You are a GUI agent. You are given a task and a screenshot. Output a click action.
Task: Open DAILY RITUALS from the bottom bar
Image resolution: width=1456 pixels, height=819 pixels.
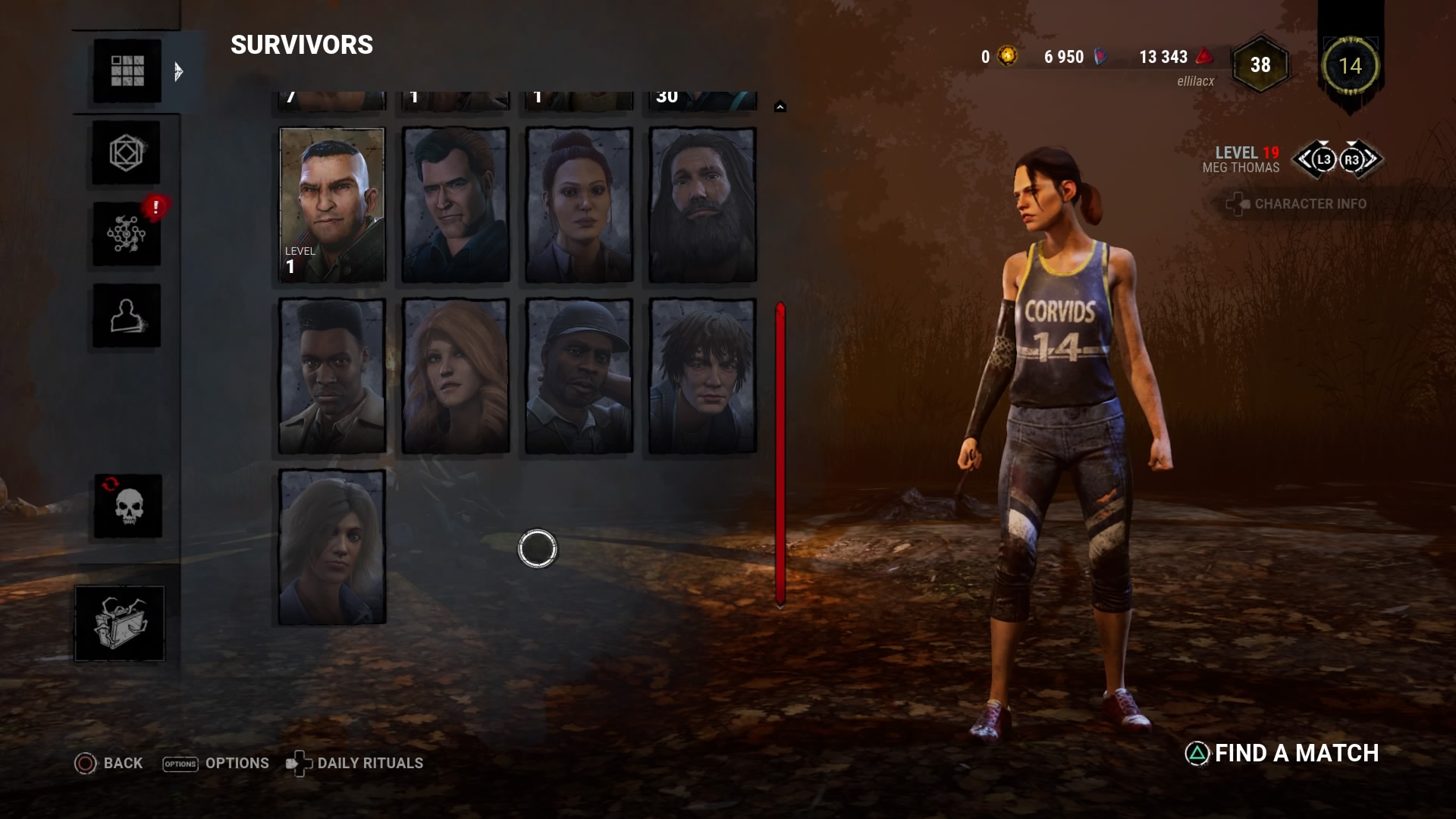pos(369,763)
